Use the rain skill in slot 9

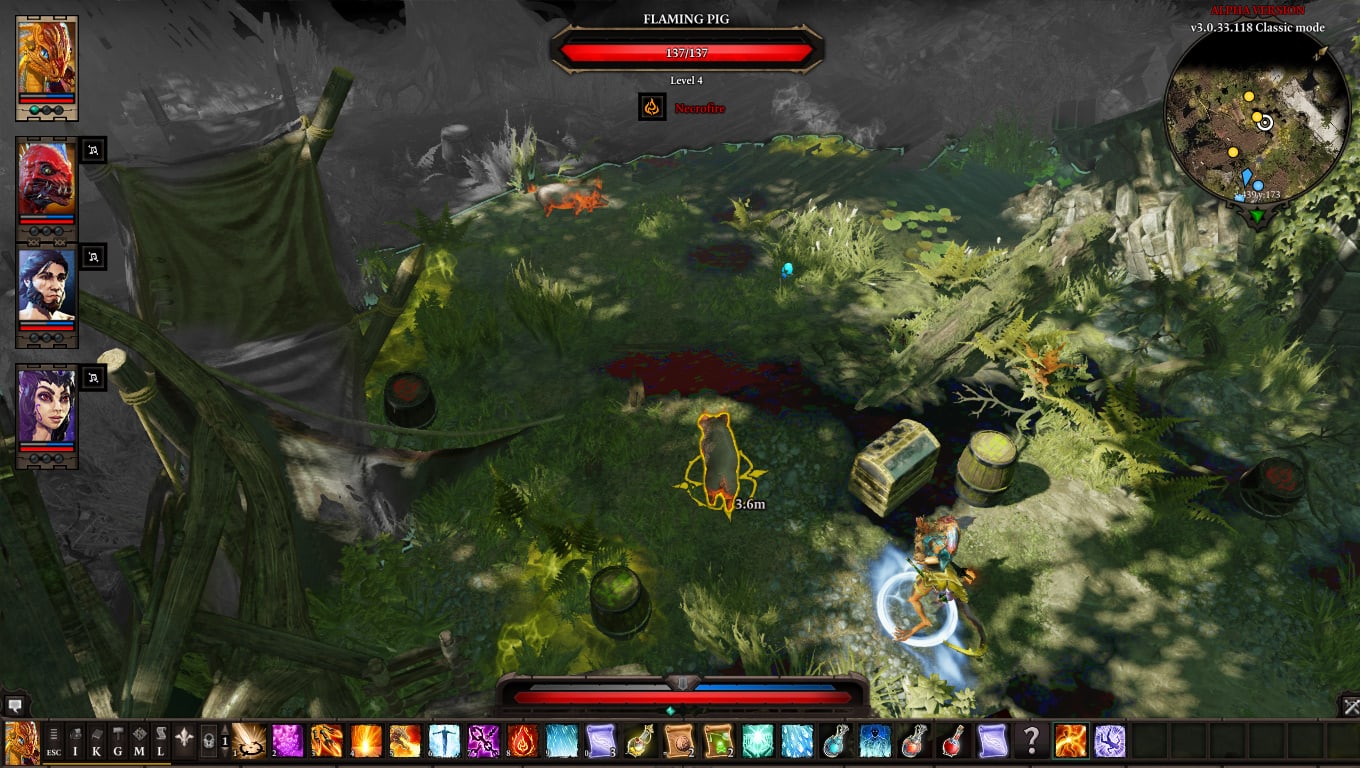click(x=562, y=741)
